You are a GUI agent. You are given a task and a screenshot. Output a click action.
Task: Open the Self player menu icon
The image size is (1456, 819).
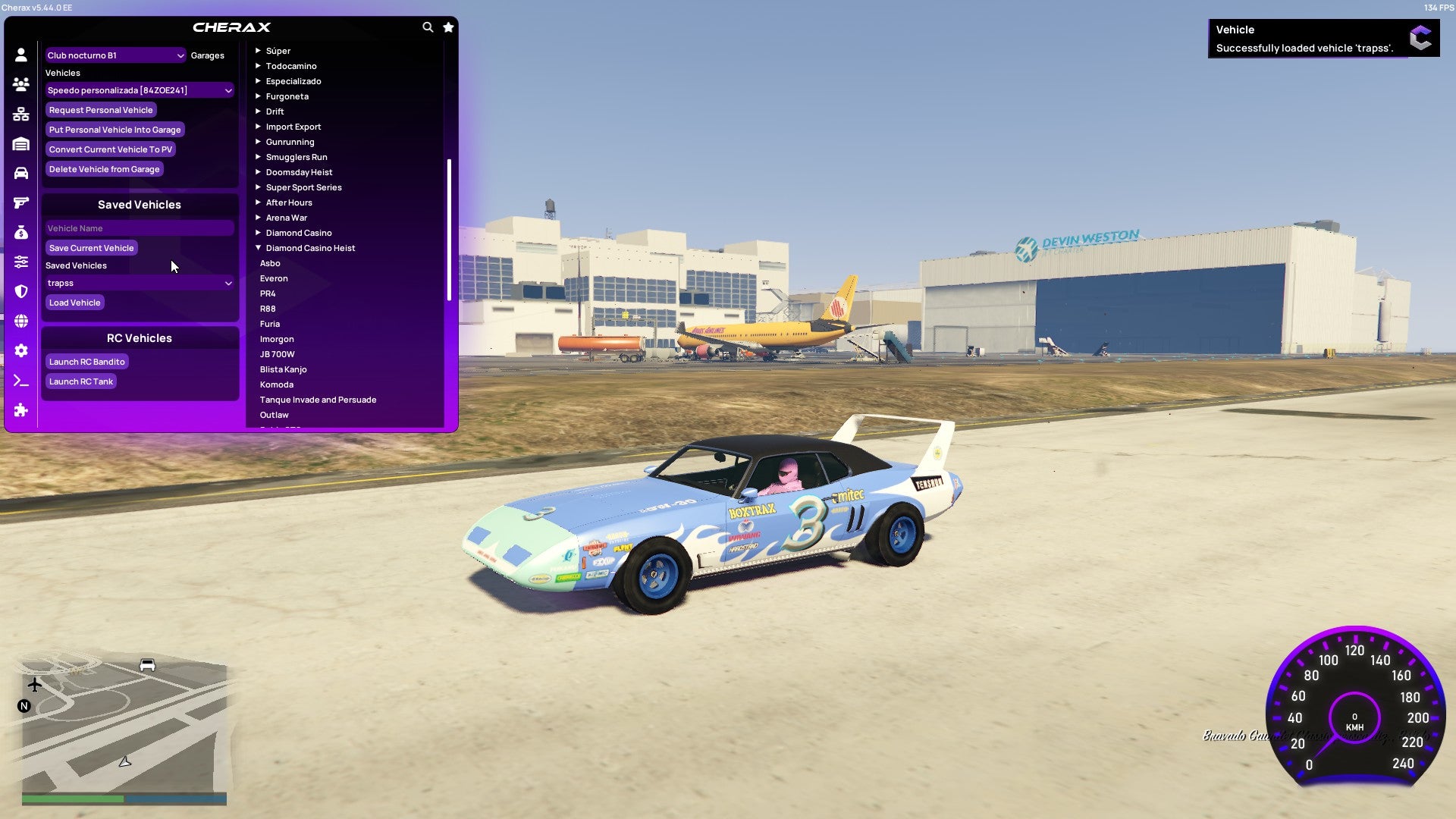20,55
